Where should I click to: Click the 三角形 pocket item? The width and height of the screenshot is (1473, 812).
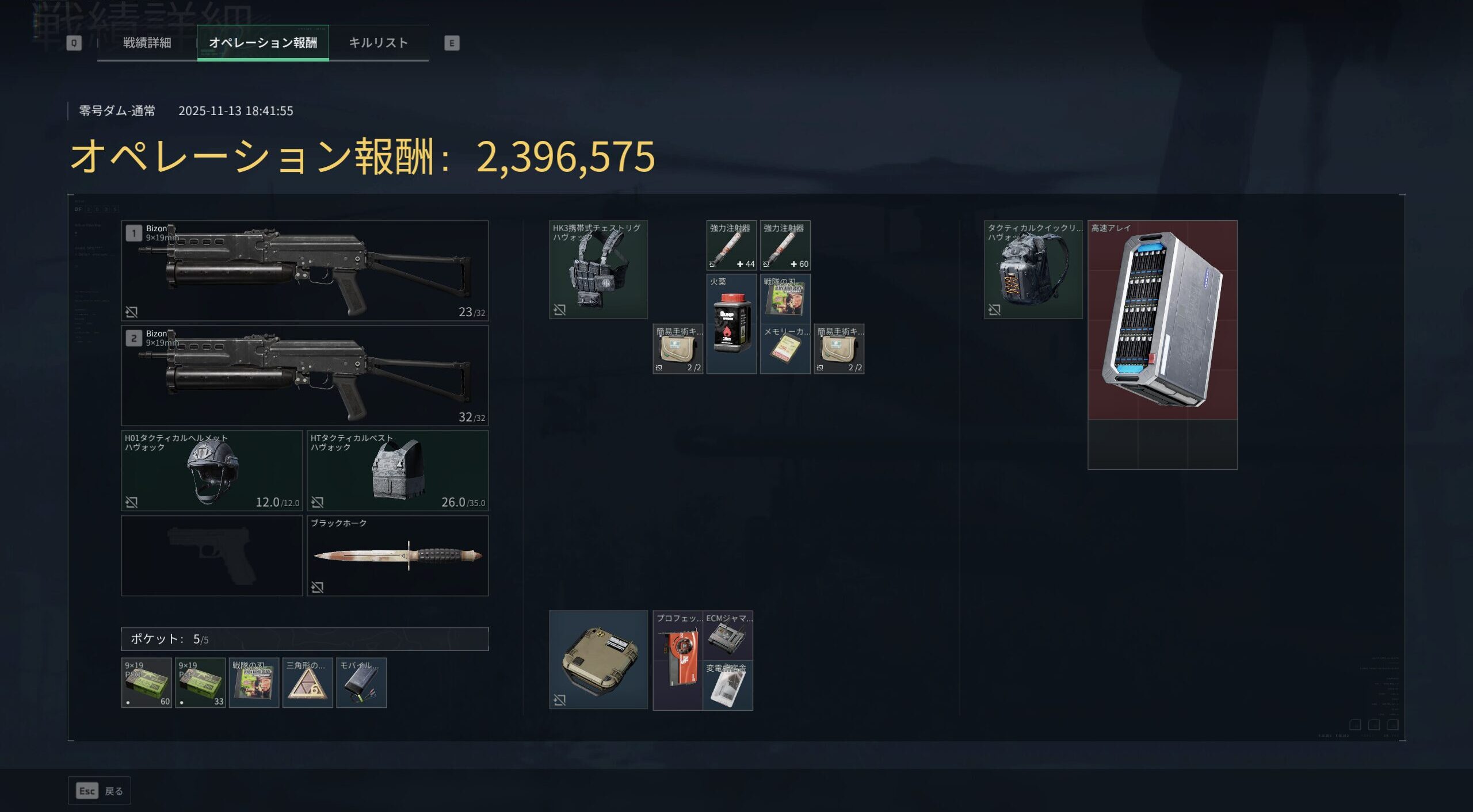[307, 683]
